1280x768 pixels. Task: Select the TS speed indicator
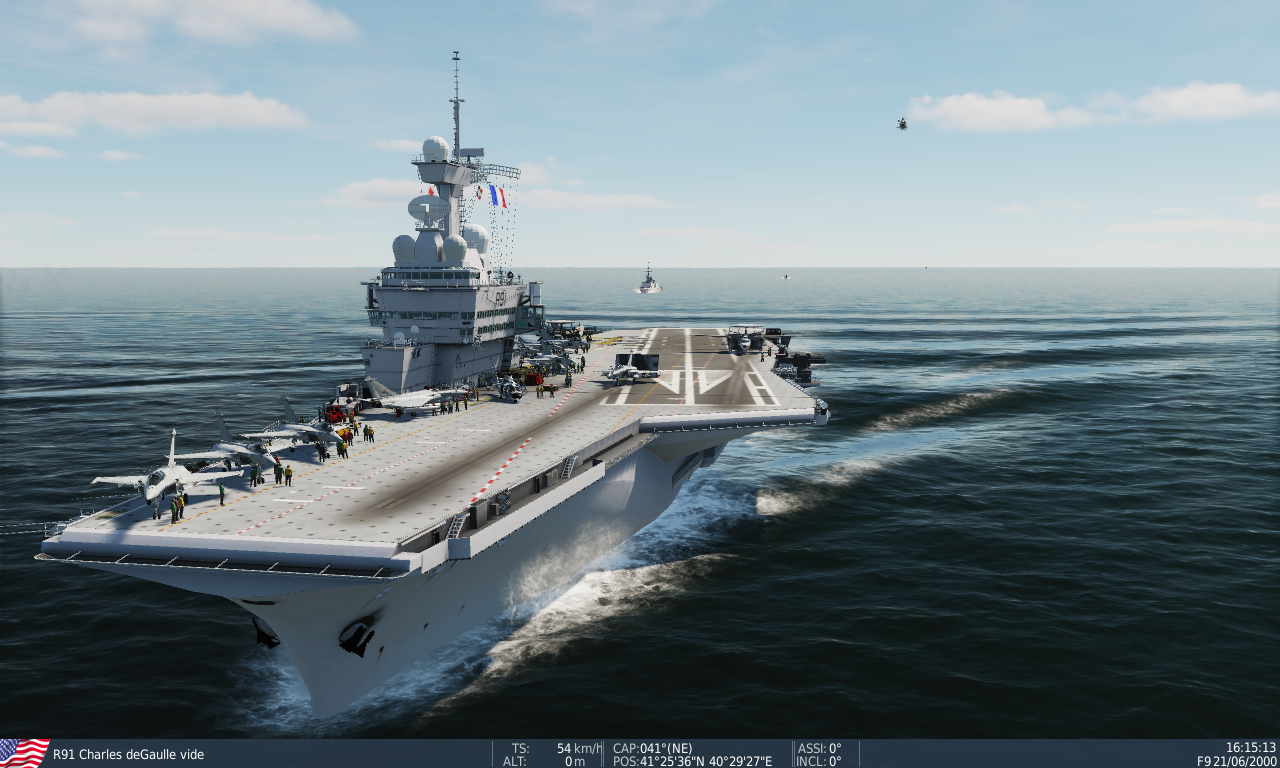[x=520, y=747]
